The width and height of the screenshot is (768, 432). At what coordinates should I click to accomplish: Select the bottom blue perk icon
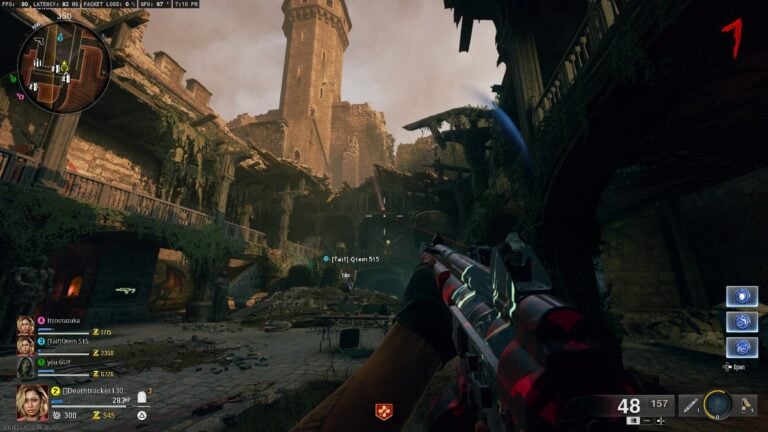[x=741, y=347]
